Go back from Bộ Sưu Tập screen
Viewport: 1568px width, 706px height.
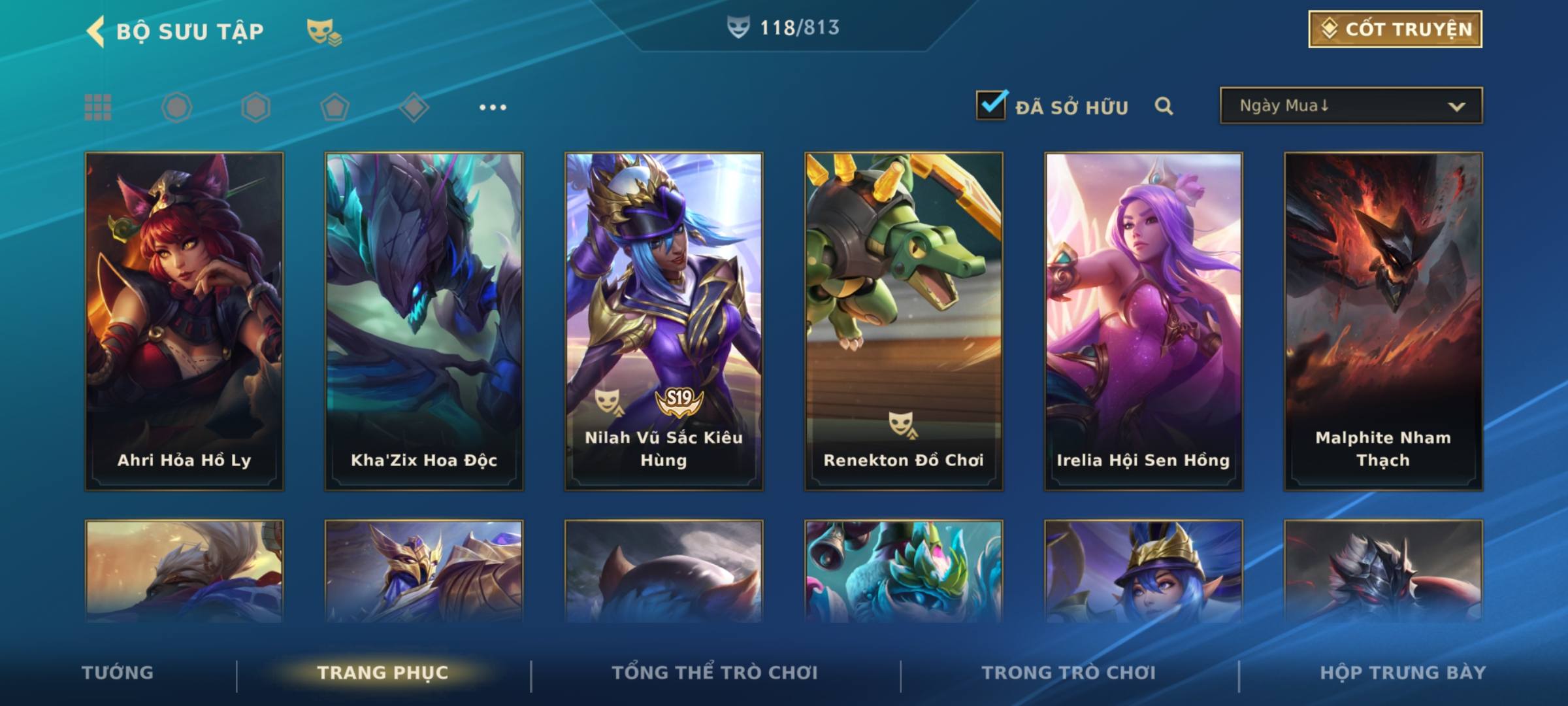pyautogui.click(x=96, y=31)
